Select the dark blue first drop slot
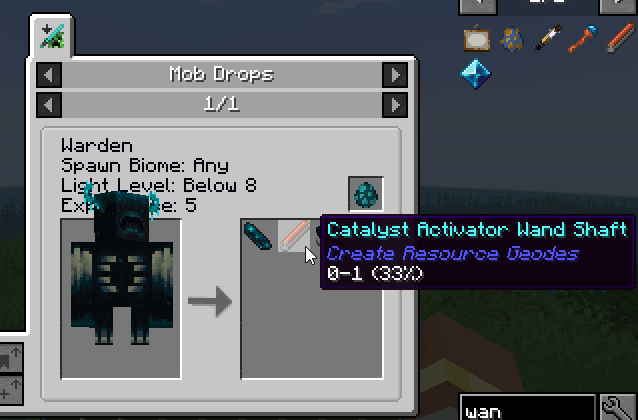Viewport: 638px width, 420px height. click(x=258, y=237)
